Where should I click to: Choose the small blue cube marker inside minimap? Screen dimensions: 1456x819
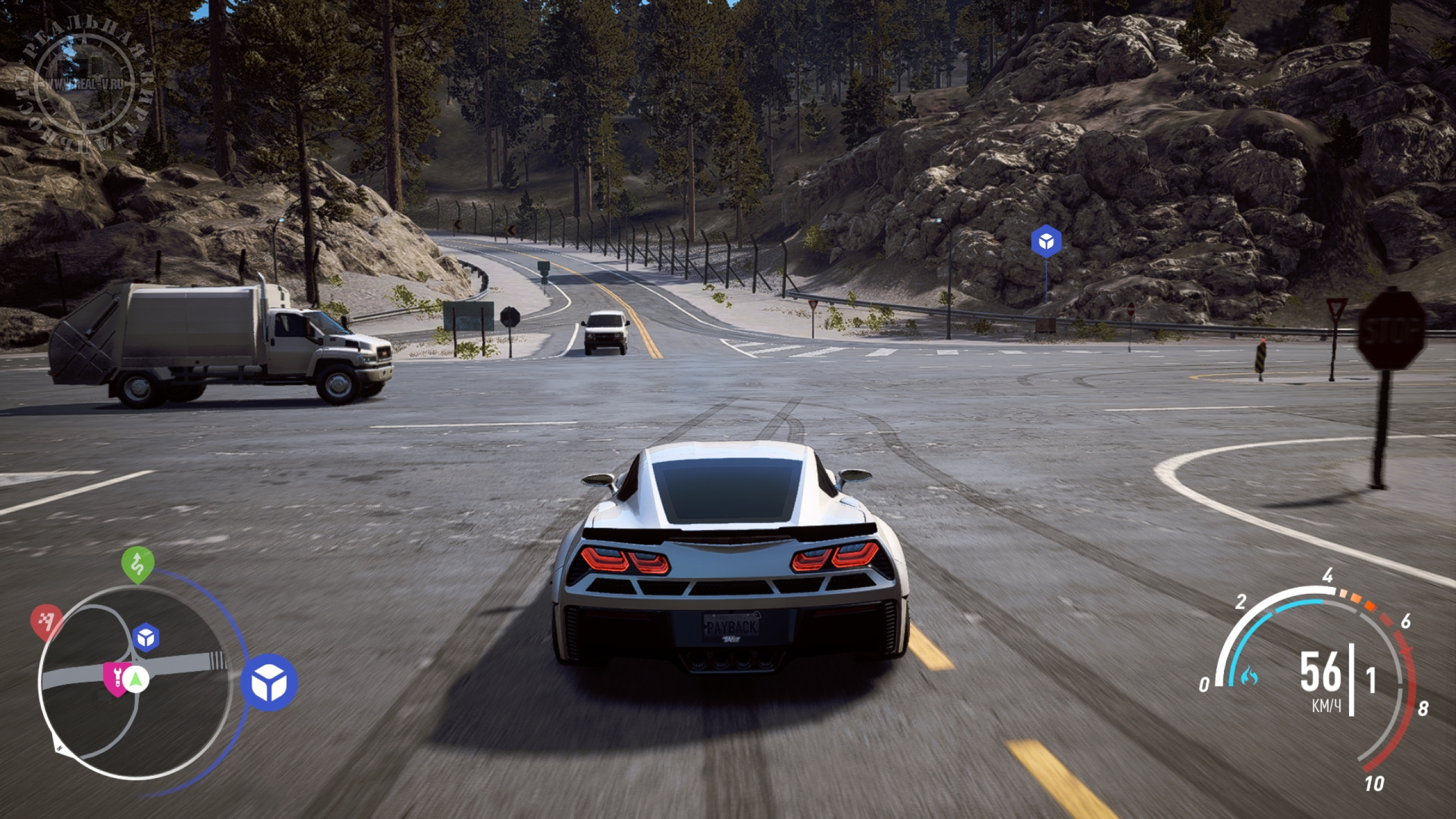pyautogui.click(x=146, y=638)
